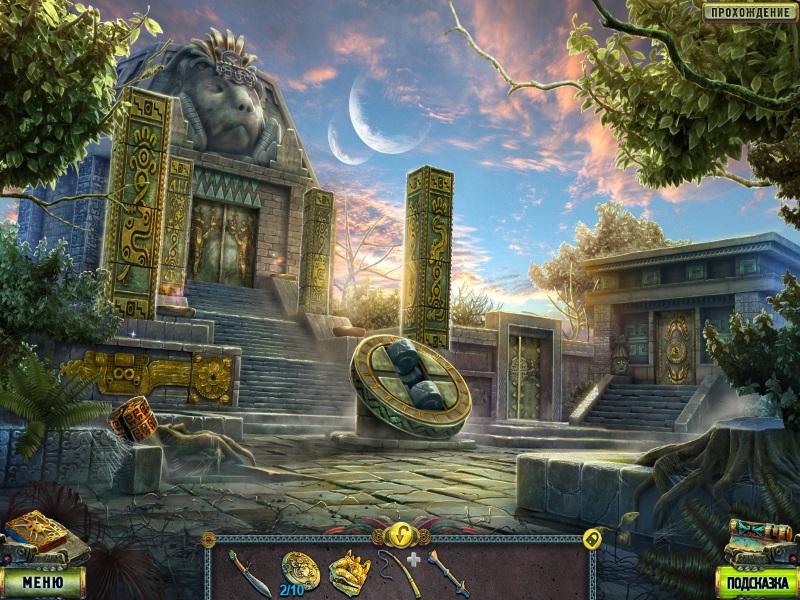
Task: Open the golden journal book
Action: pyautogui.click(x=36, y=533)
